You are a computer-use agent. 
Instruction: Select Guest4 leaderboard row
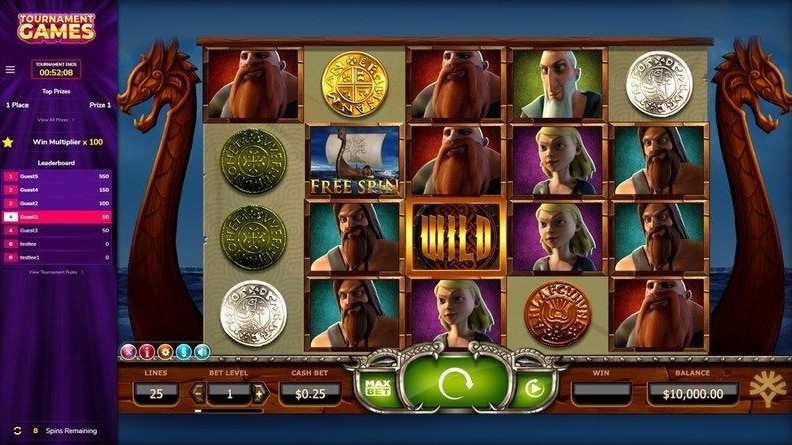pos(58,189)
